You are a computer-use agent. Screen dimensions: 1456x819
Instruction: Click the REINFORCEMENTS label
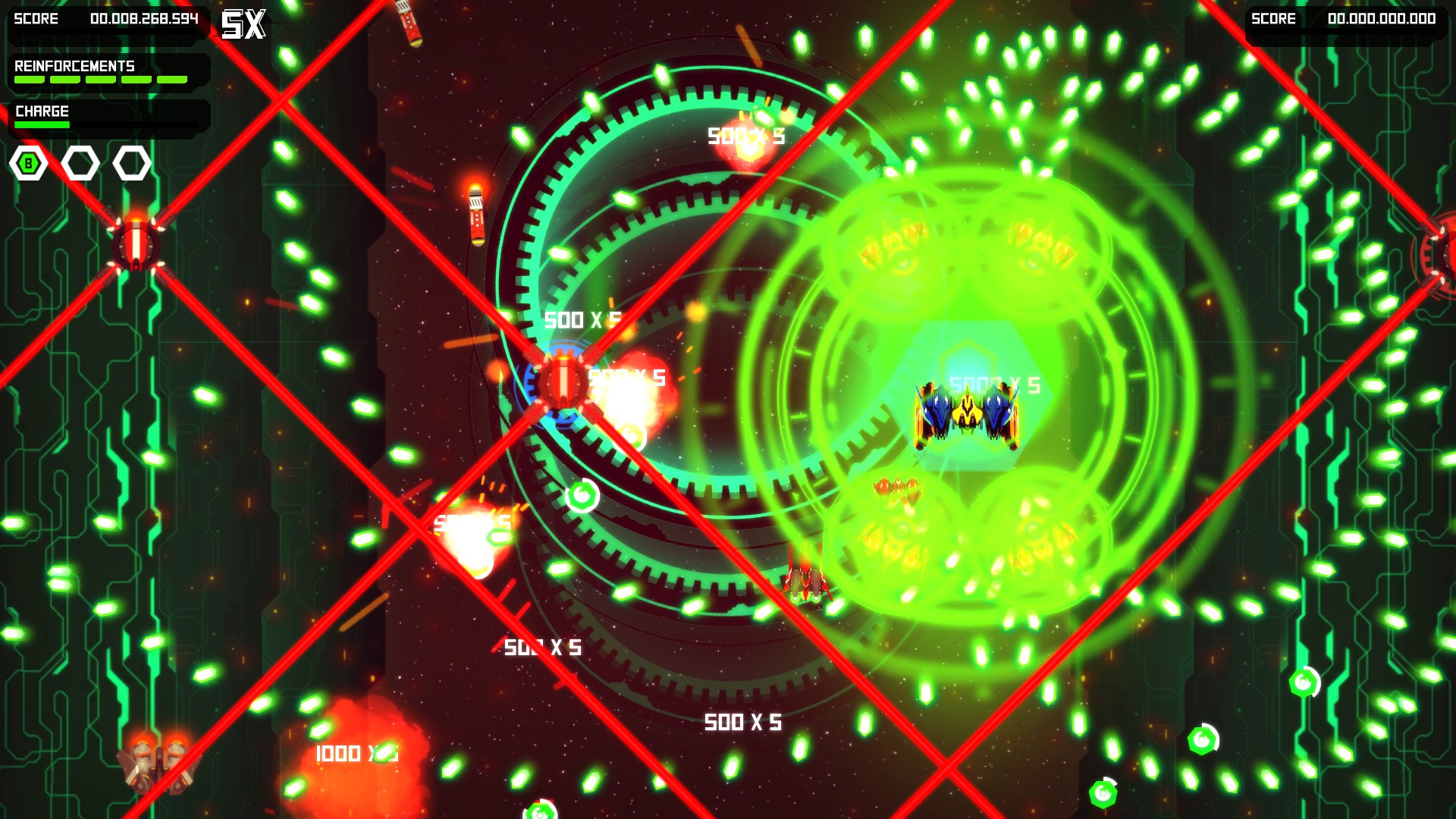(x=74, y=67)
